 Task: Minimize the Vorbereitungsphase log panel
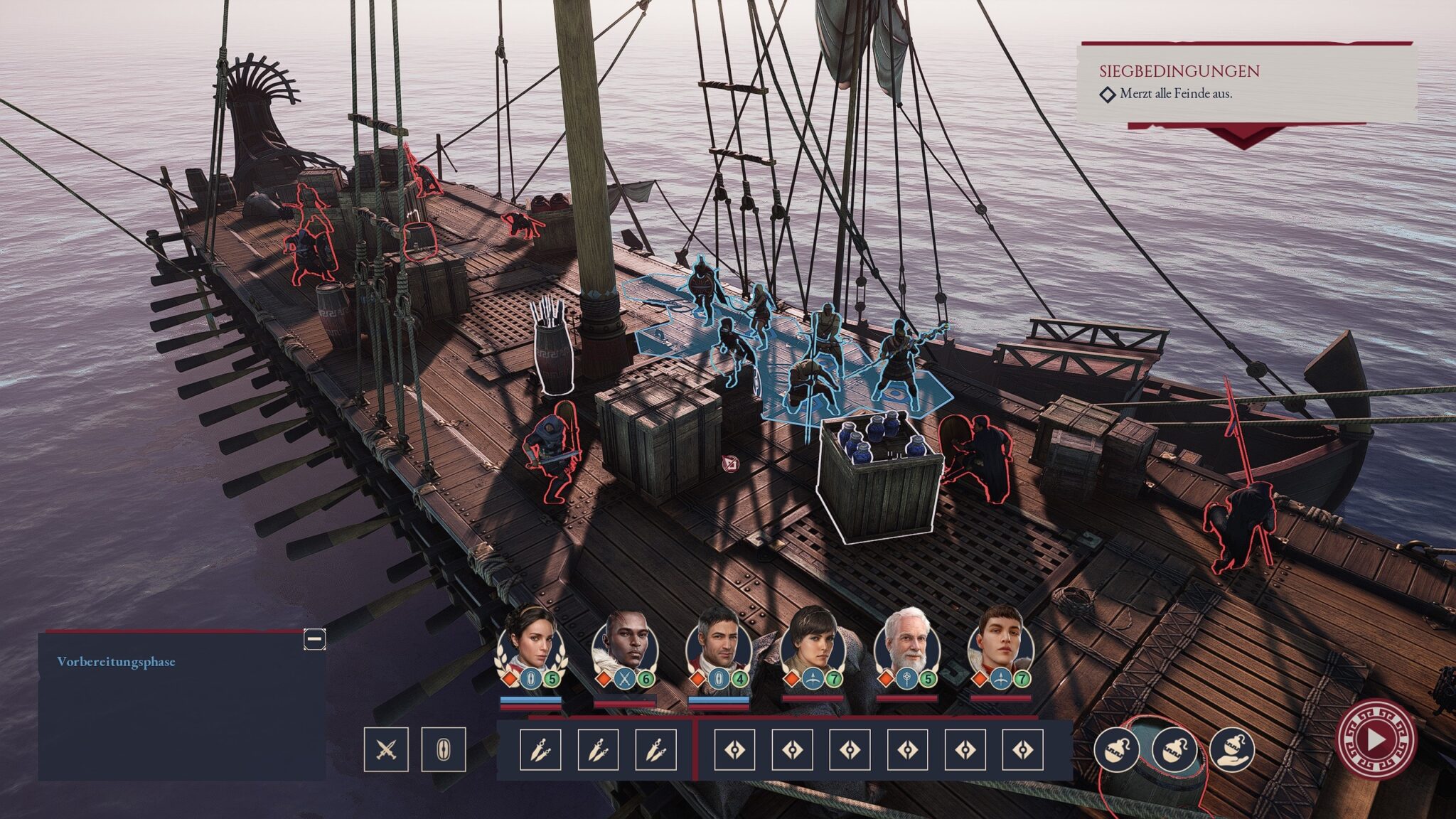coord(314,639)
